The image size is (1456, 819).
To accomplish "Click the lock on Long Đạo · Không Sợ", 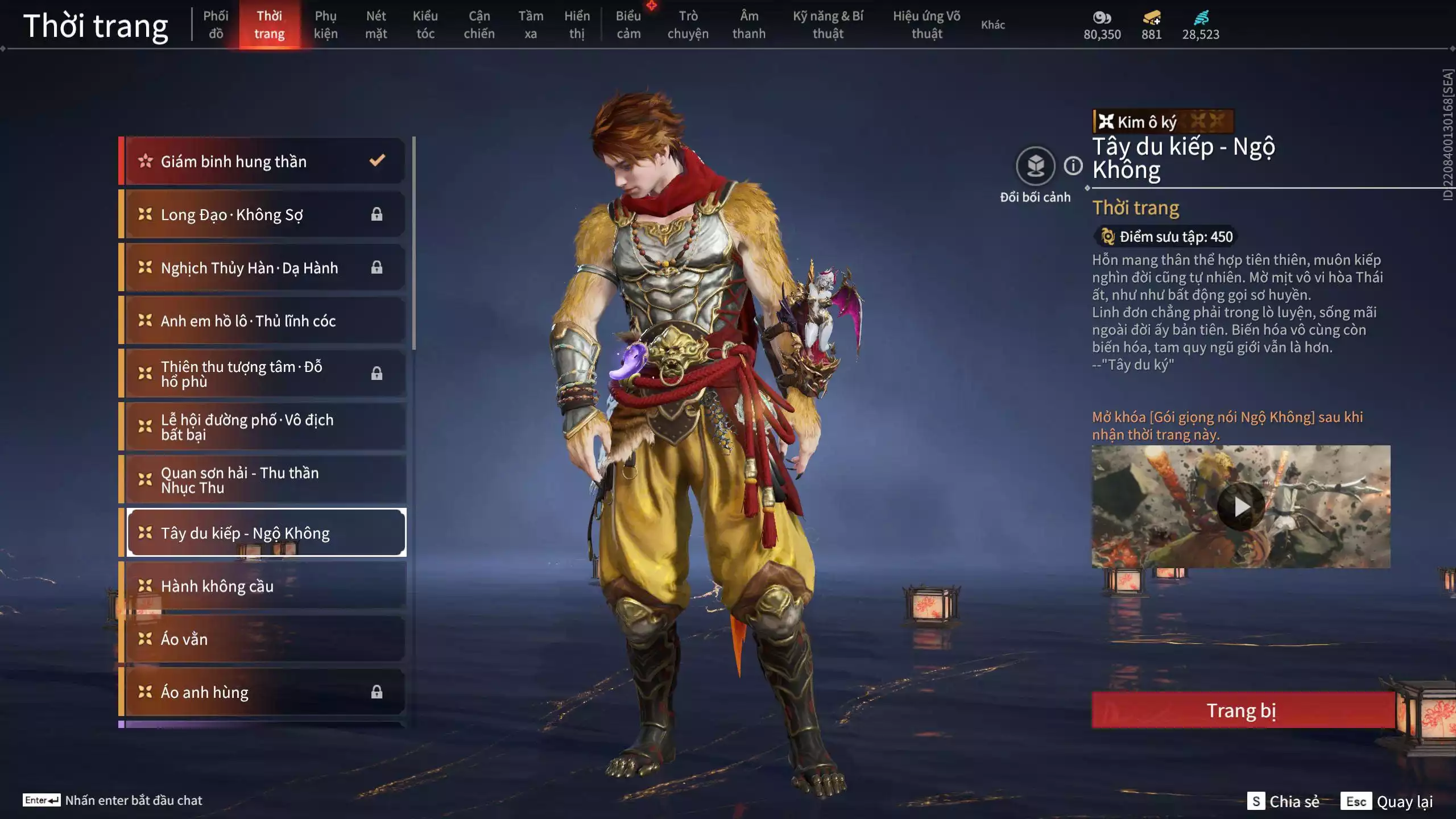I will tap(376, 214).
